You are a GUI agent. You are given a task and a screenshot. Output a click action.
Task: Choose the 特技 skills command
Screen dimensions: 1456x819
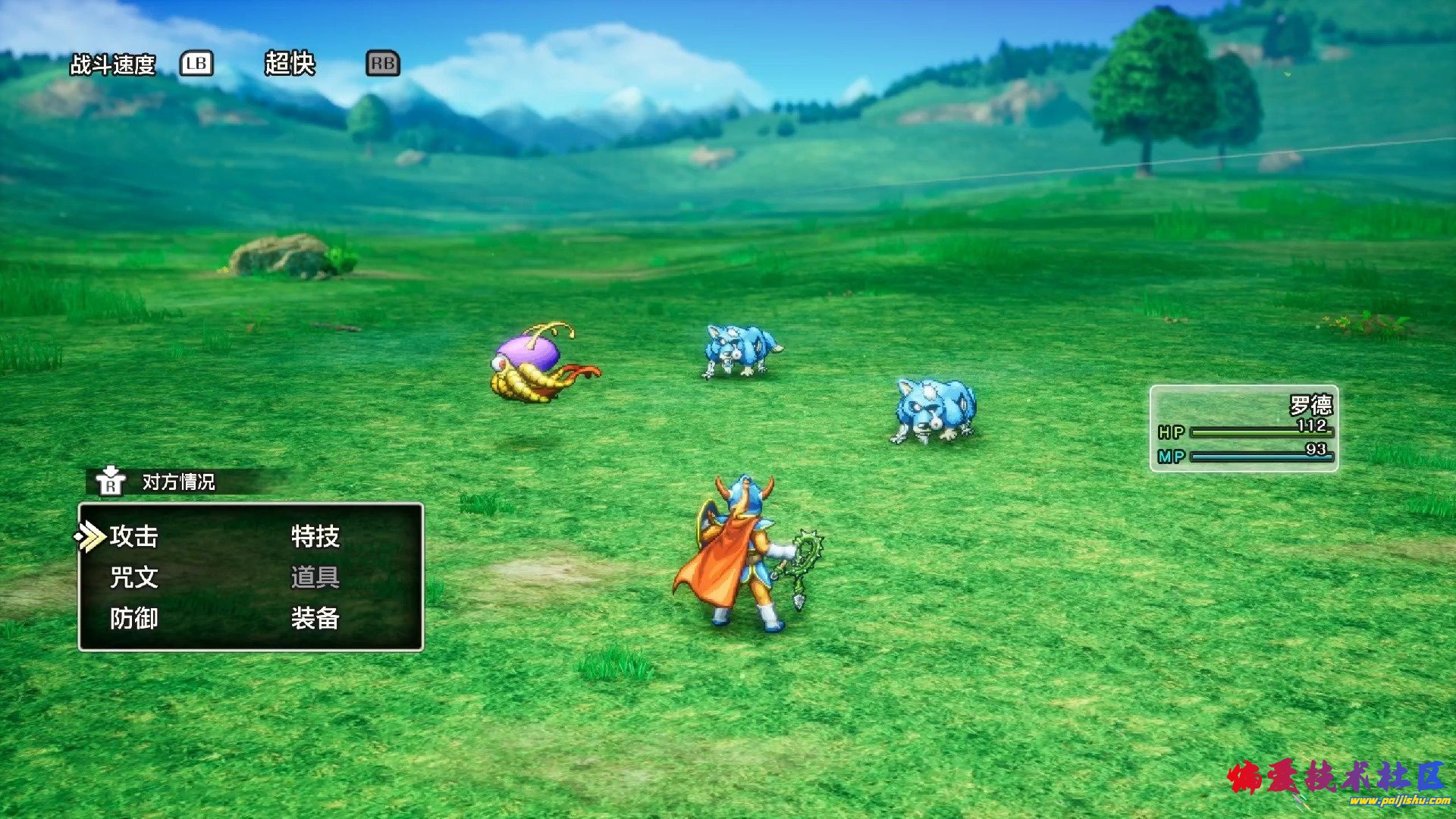(315, 537)
